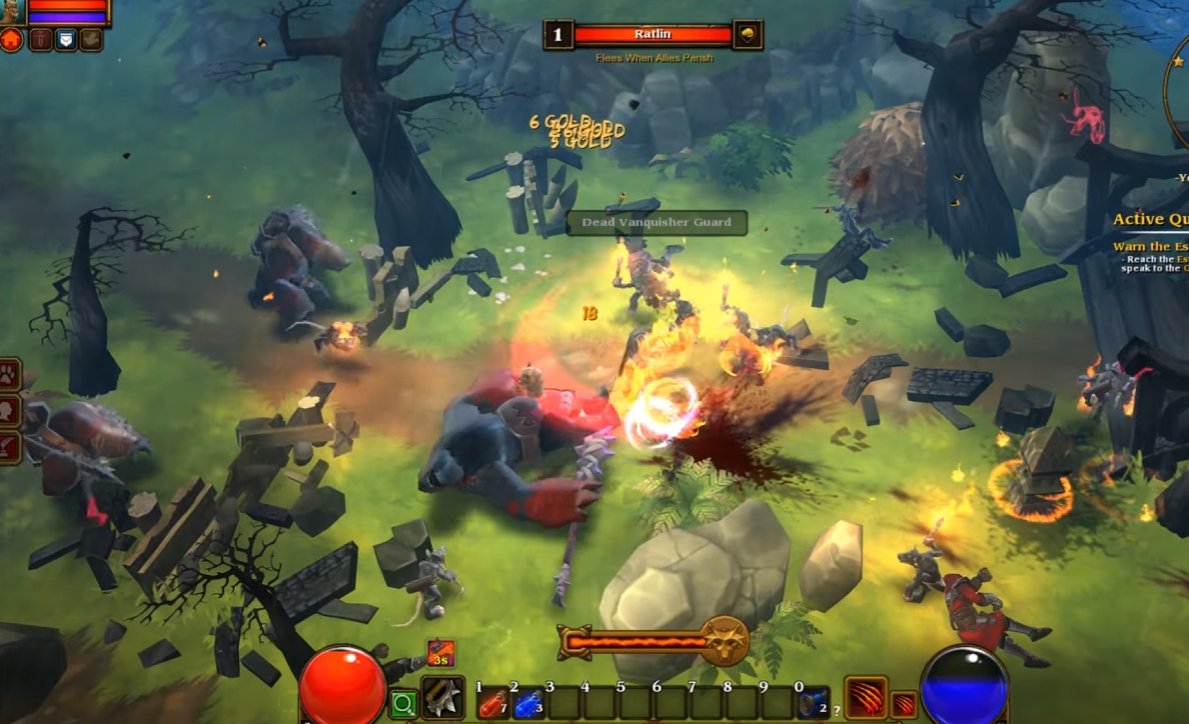Use the red health potion in slot 1
Image resolution: width=1189 pixels, height=724 pixels.
pyautogui.click(x=492, y=704)
